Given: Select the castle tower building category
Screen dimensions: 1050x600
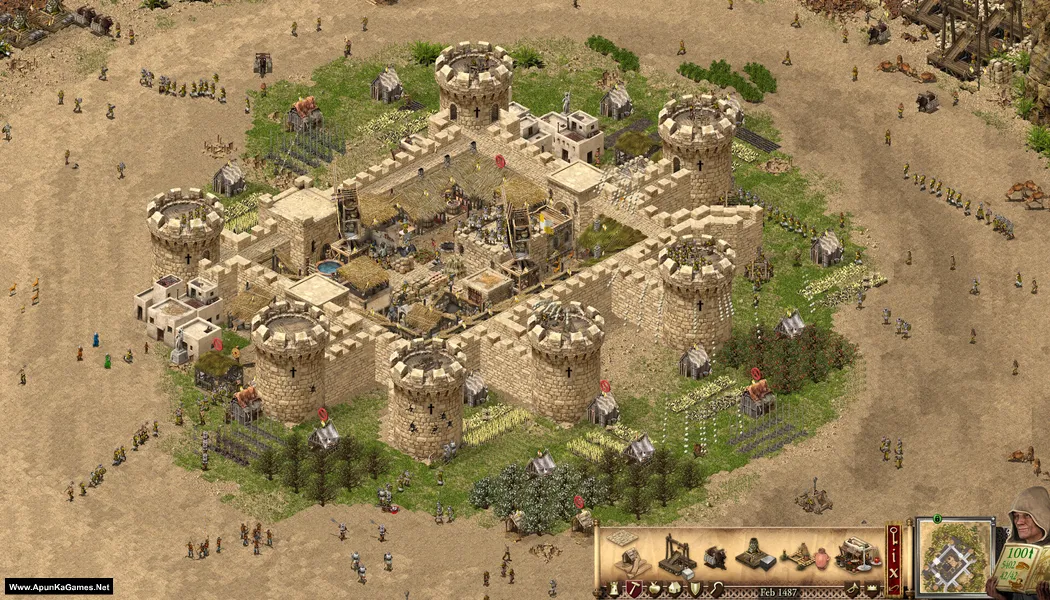Looking at the screenshot, I should point(612,589).
